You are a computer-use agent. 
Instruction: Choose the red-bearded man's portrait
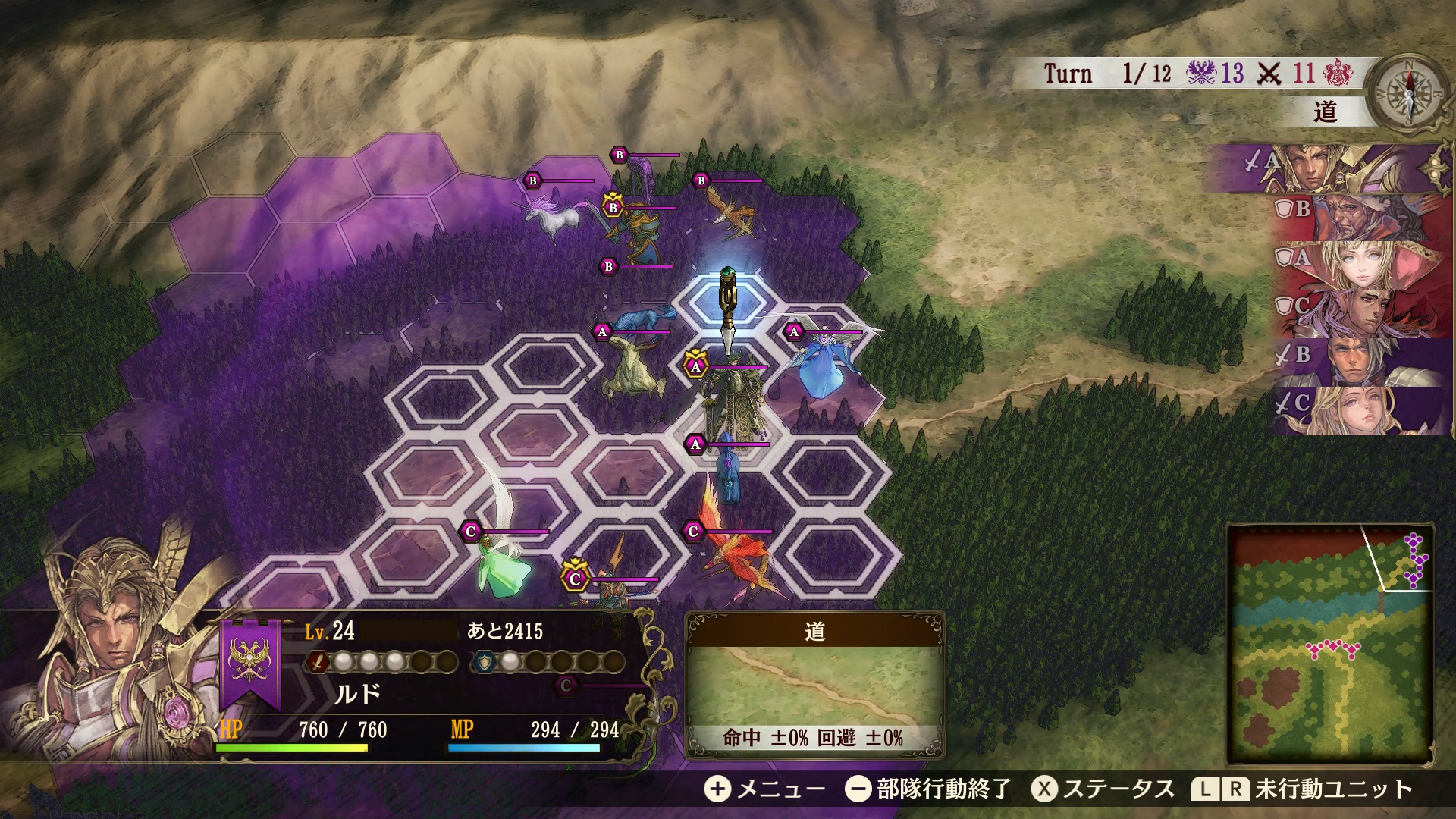point(1357,217)
